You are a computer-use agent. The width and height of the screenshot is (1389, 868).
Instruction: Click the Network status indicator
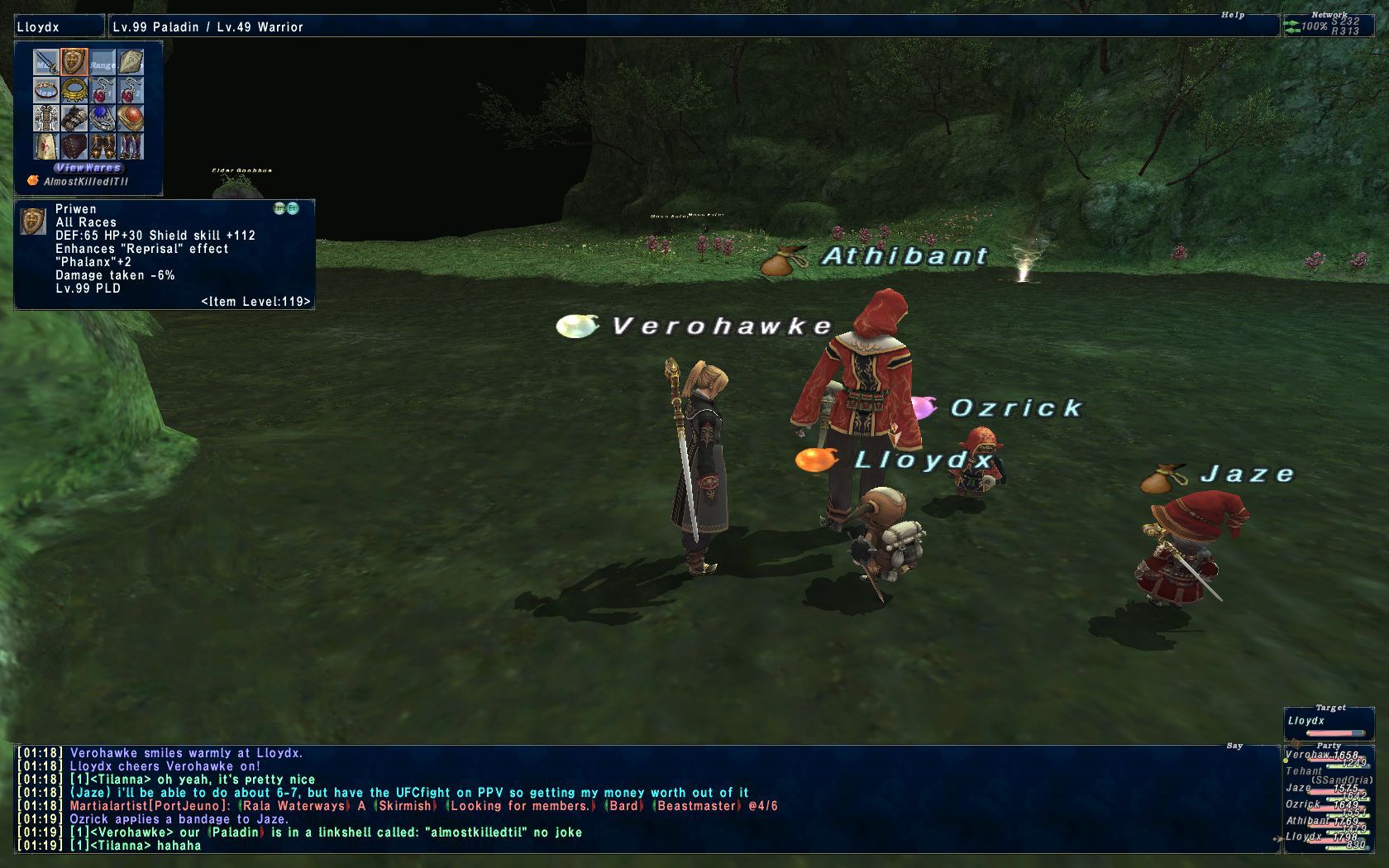coord(1329,26)
